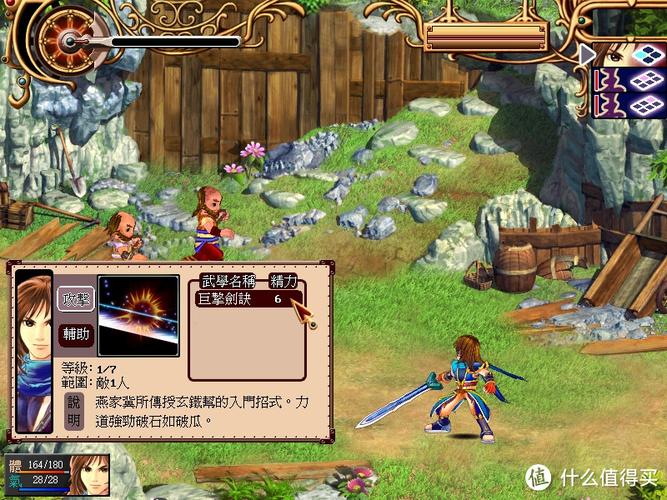Click the hero's large portrait in skill panel
The height and width of the screenshot is (500, 667).
click(34, 350)
